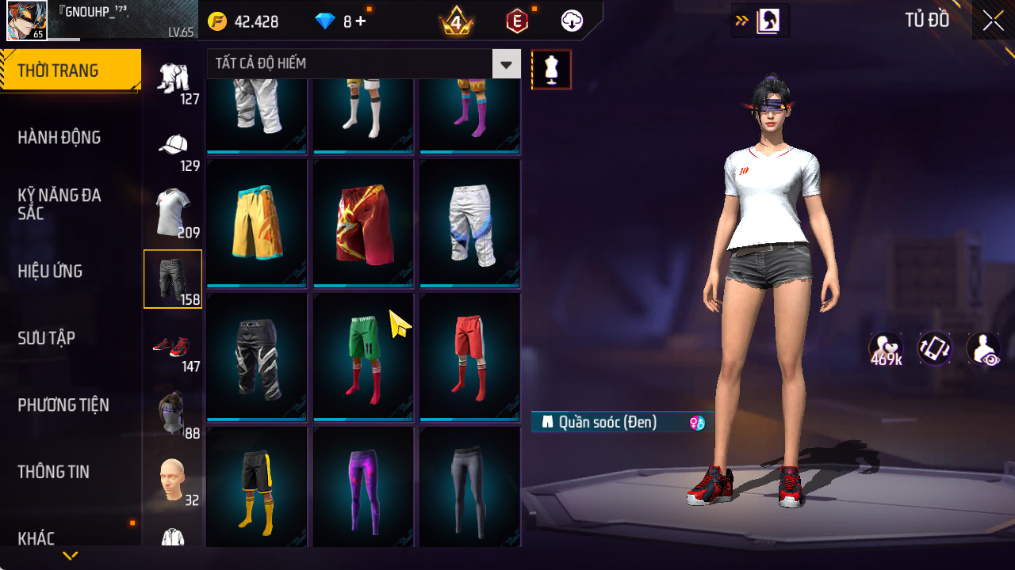1015x570 pixels.
Task: Switch to the Hành Động tab
Action: click(x=60, y=137)
